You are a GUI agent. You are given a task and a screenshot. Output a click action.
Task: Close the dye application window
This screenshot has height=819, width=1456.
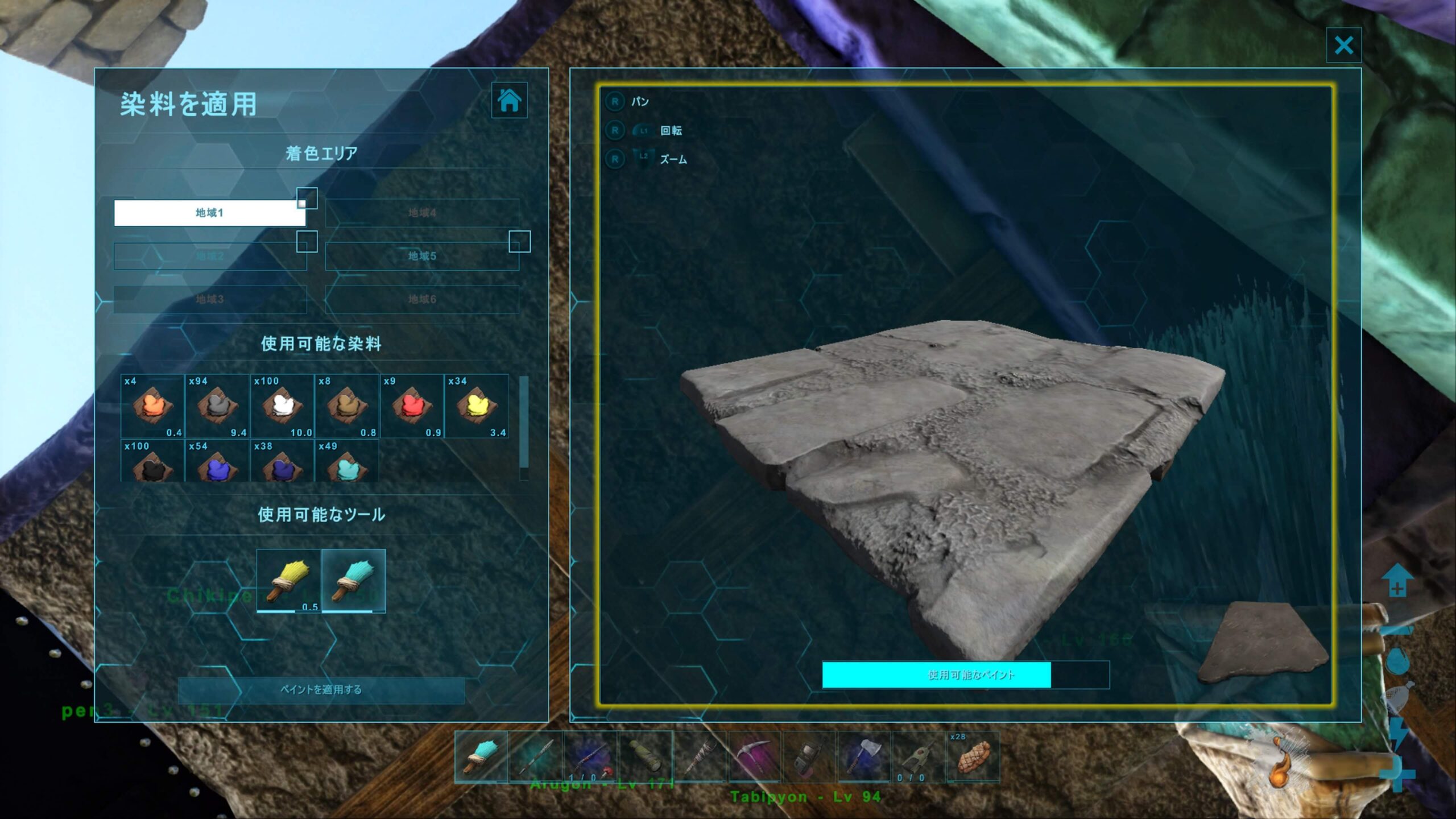pos(1343,45)
